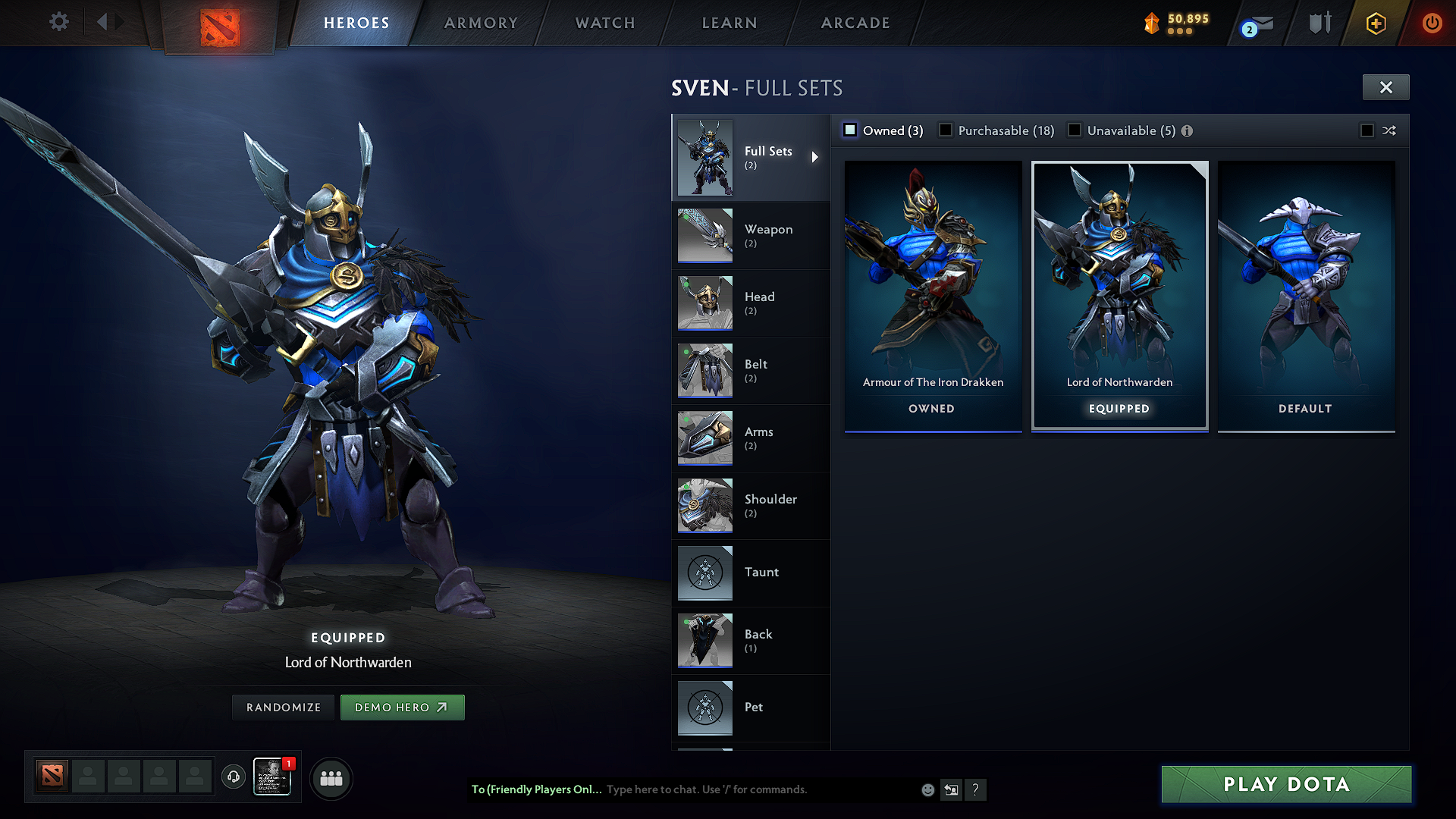This screenshot has width=1456, height=819.
Task: Click the shuffle cosmetics icon
Action: point(1389,130)
